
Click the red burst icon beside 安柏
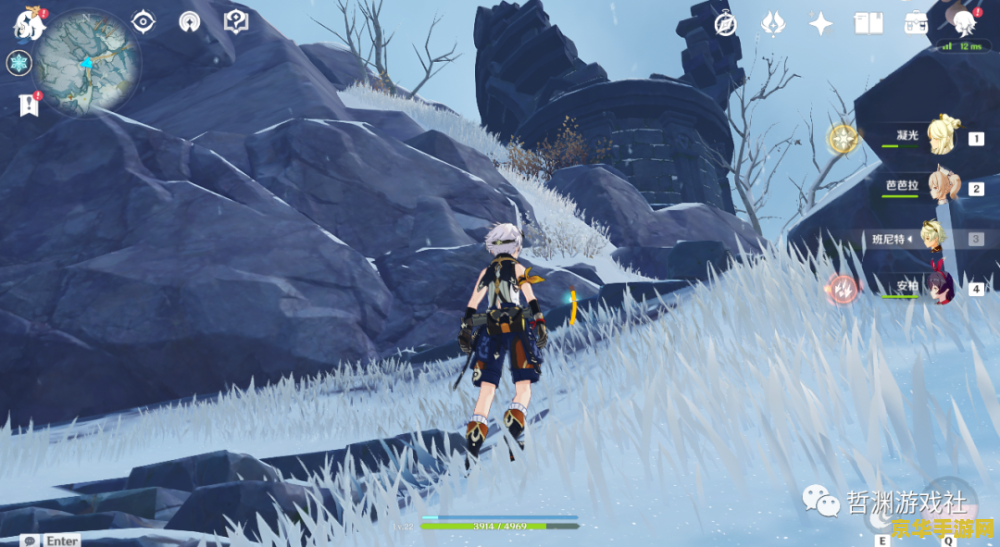tap(844, 288)
